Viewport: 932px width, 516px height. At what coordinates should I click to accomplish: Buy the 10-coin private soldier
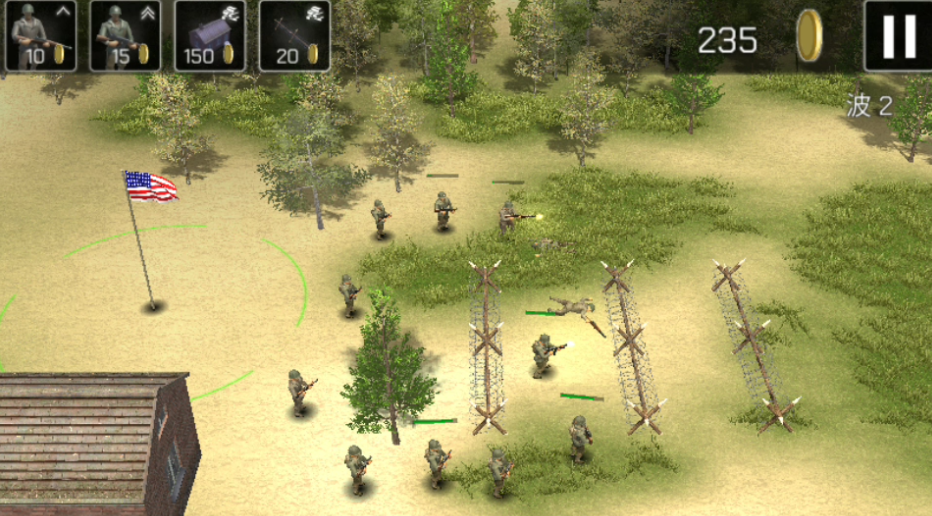pyautogui.click(x=41, y=35)
